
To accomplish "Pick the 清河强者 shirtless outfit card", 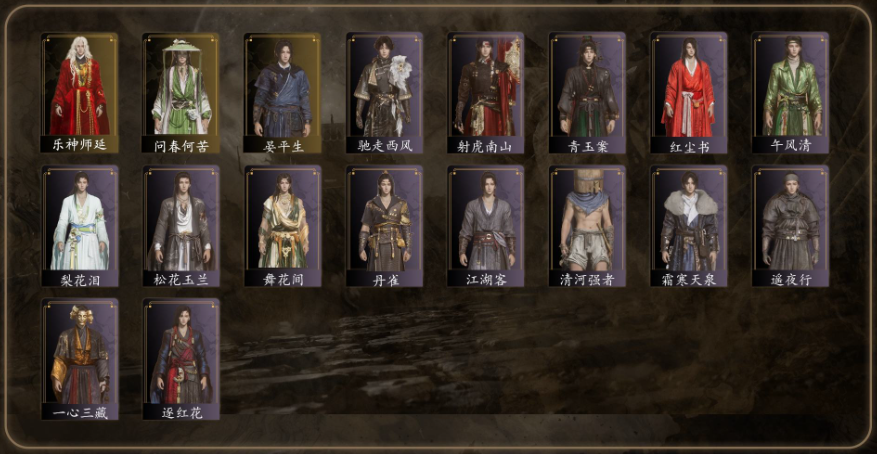I will pyautogui.click(x=588, y=227).
